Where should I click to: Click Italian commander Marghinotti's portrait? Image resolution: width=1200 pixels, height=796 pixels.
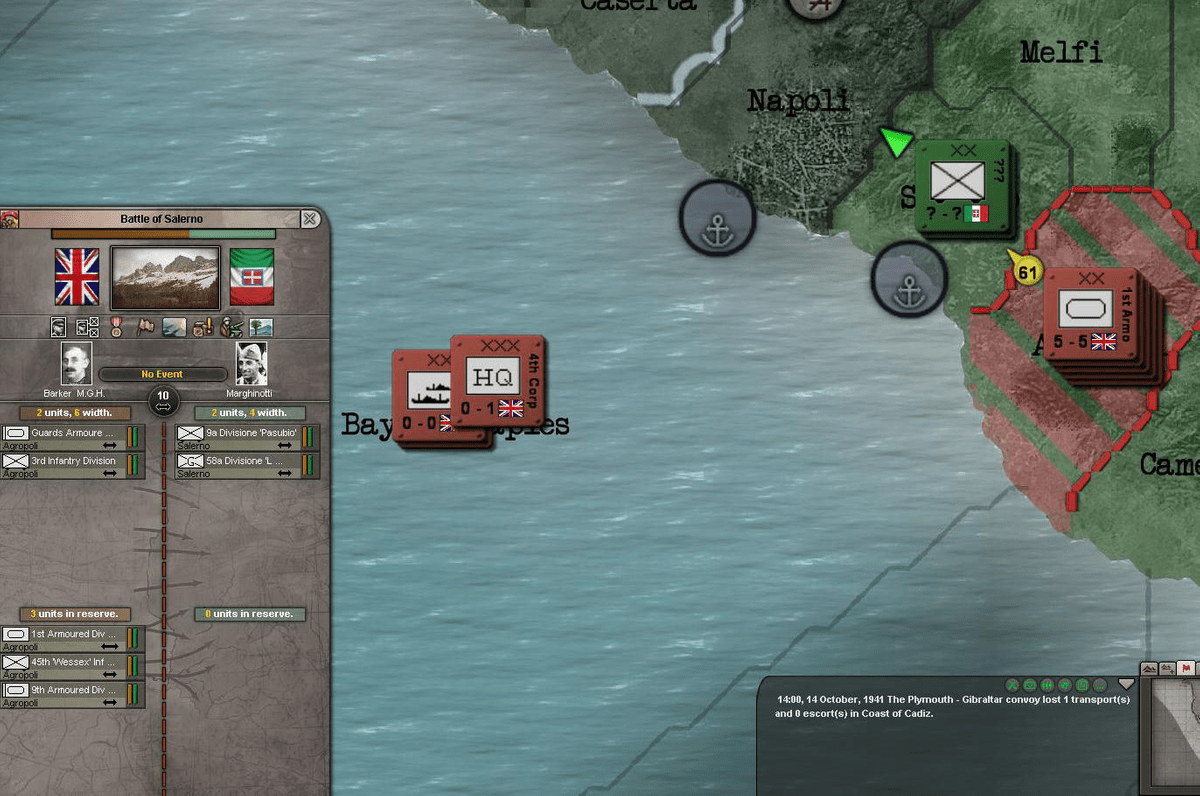(251, 363)
